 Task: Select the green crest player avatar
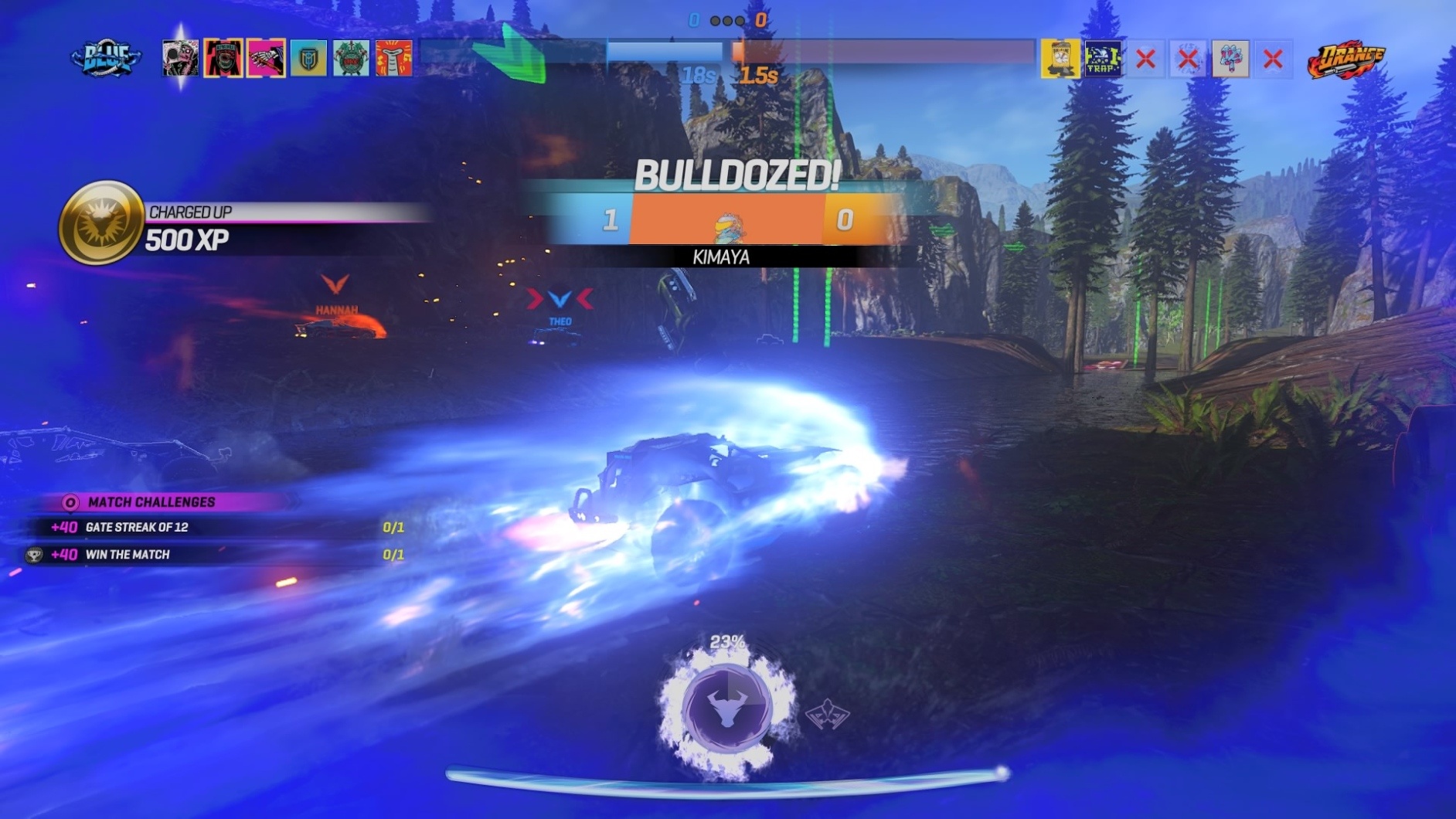tap(350, 58)
